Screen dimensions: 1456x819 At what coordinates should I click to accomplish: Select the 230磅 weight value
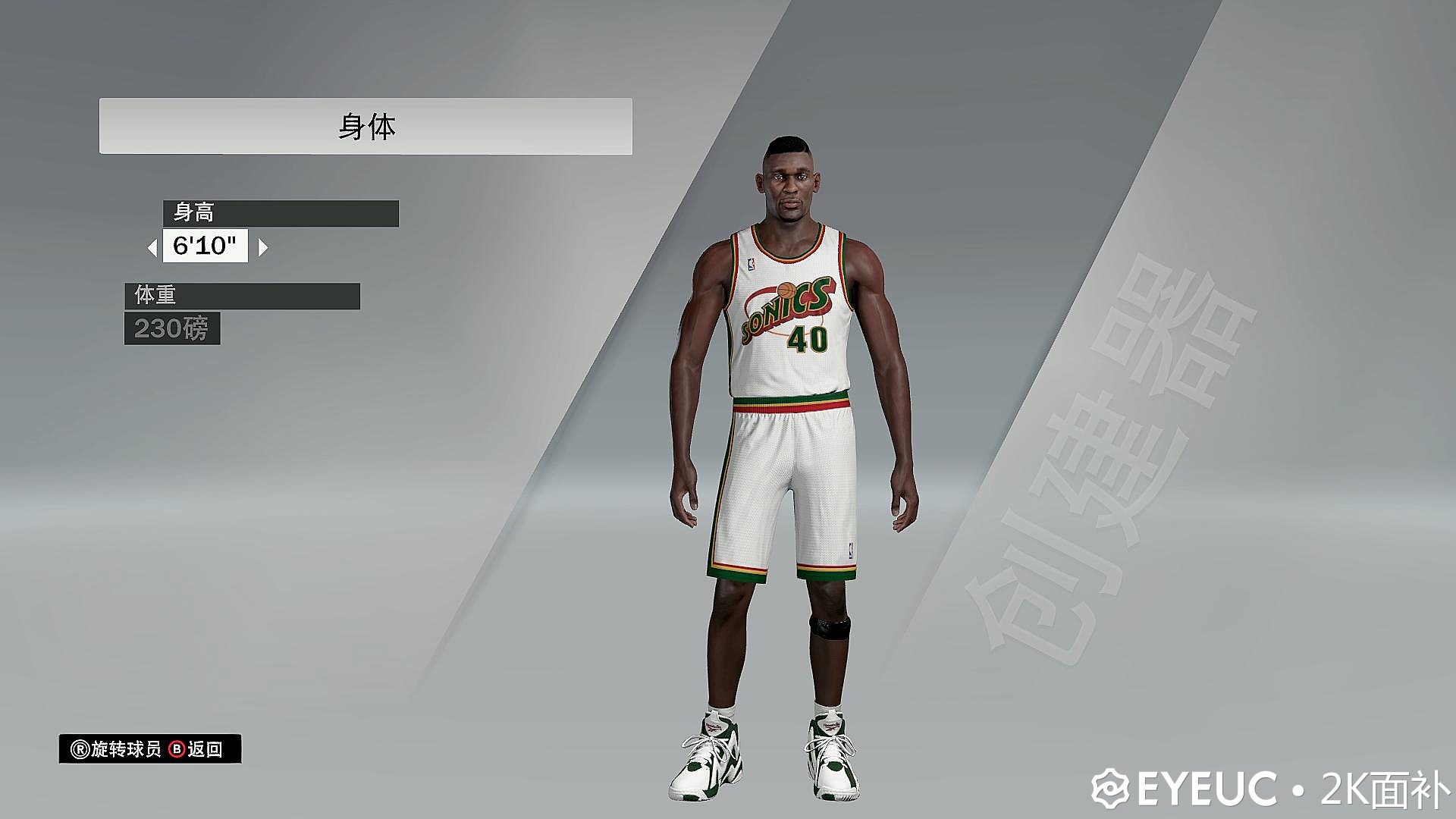173,329
